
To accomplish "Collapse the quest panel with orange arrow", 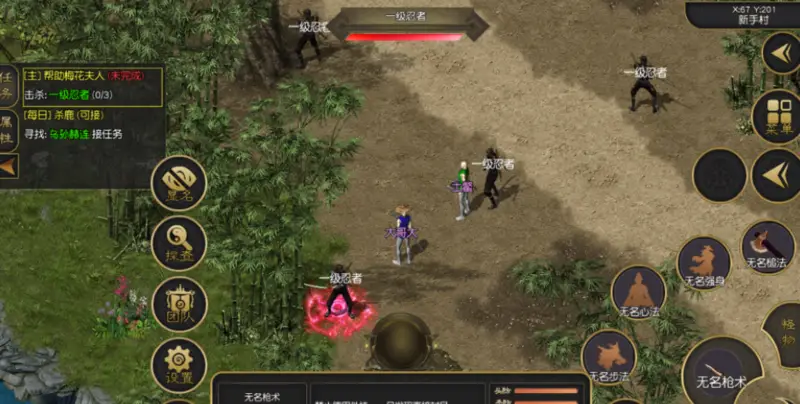I will point(8,165).
